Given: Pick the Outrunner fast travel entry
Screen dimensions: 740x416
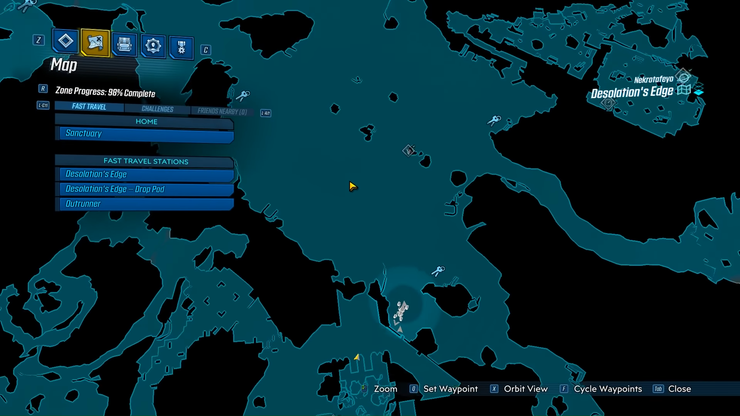Looking at the screenshot, I should (x=144, y=204).
